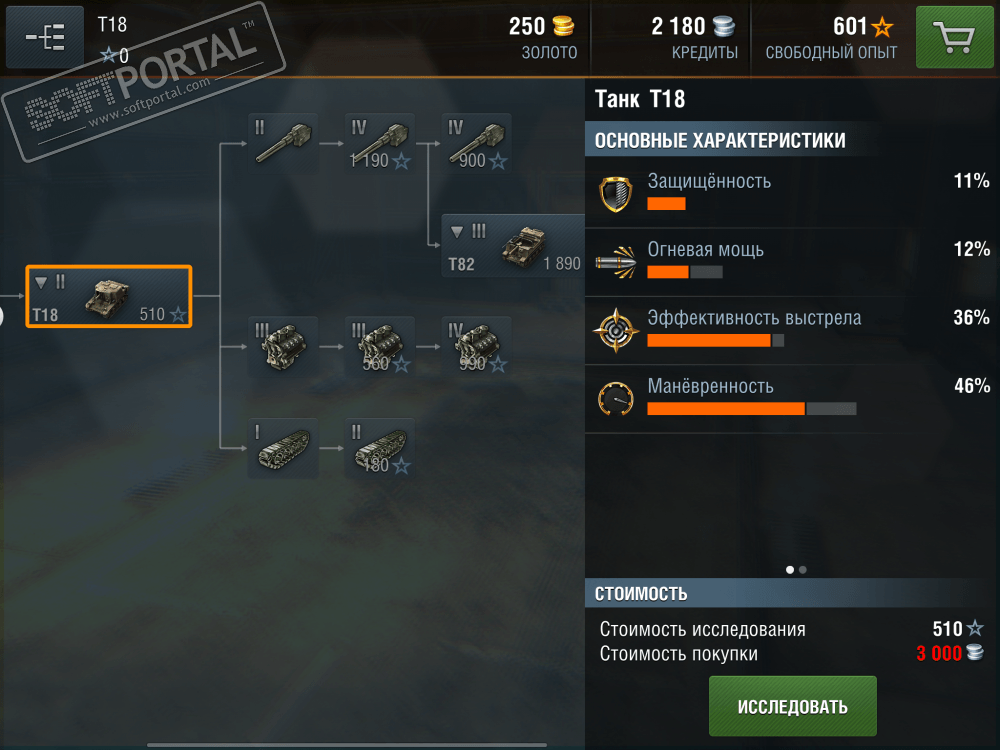Show the Эффективность выстрела stat row

pyautogui.click(x=790, y=330)
